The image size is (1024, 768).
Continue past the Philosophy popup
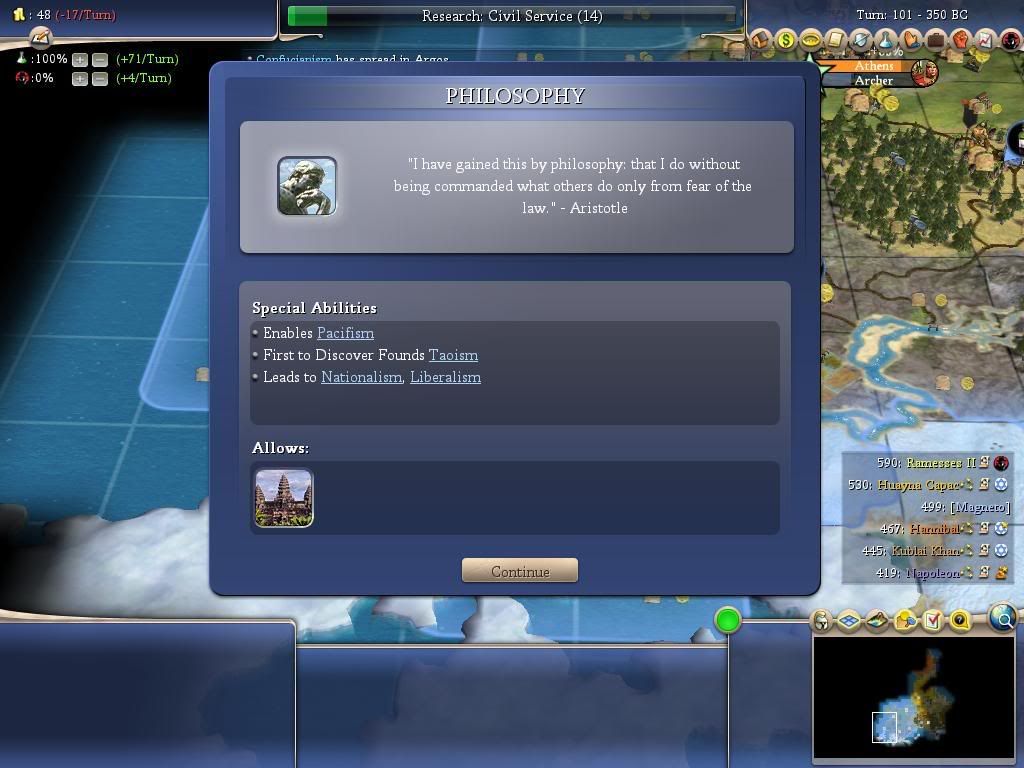point(519,571)
